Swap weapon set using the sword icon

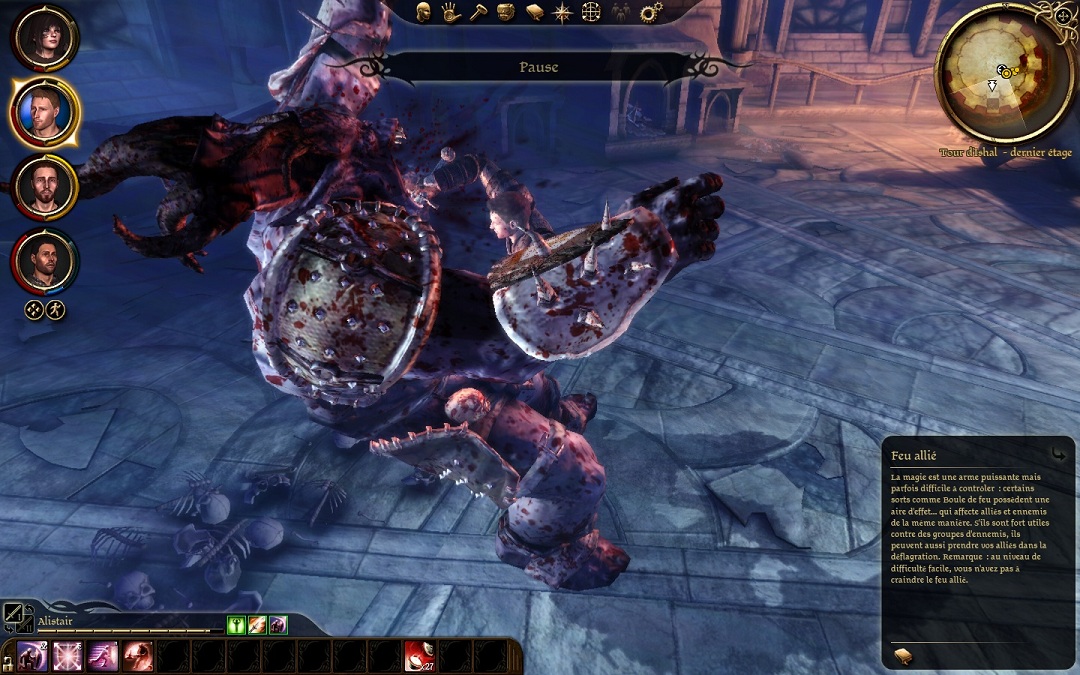(x=13, y=615)
